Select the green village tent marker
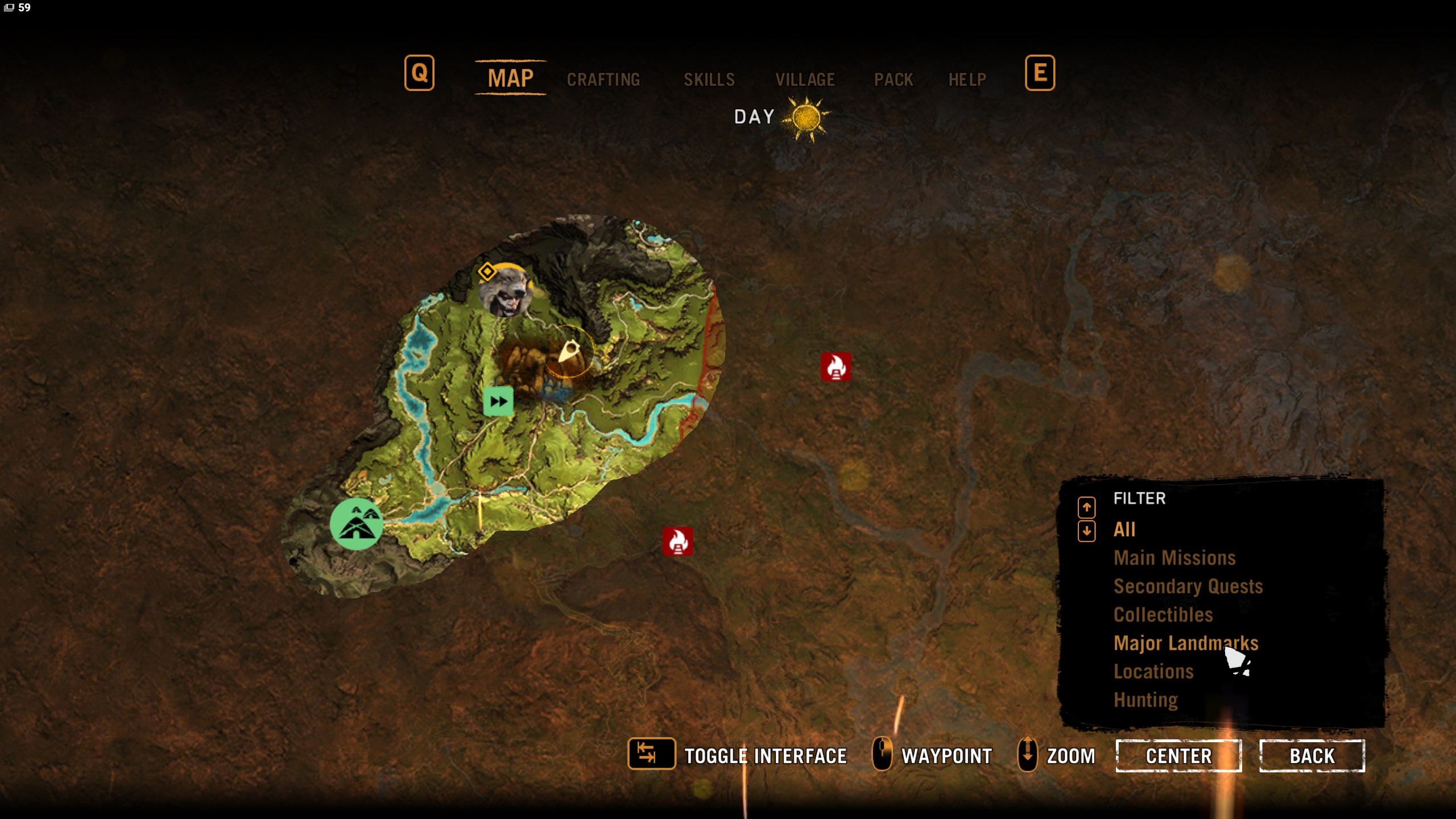Viewport: 1456px width, 819px height. [x=357, y=524]
